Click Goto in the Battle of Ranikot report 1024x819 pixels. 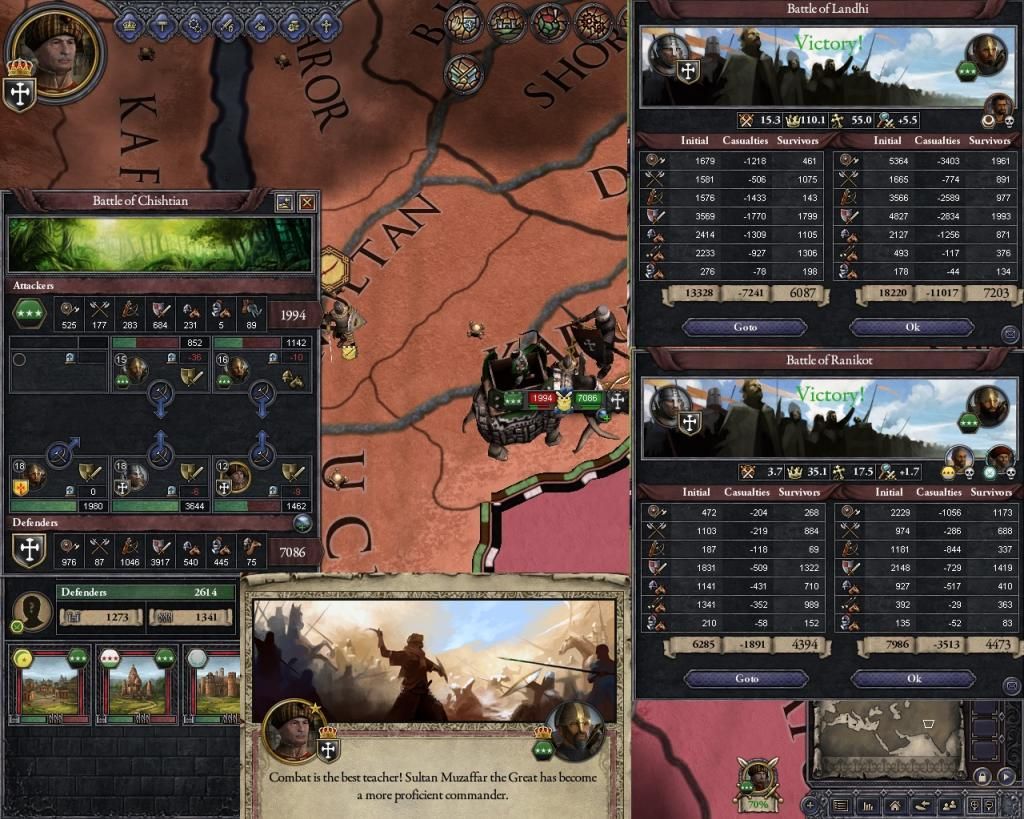(x=746, y=678)
